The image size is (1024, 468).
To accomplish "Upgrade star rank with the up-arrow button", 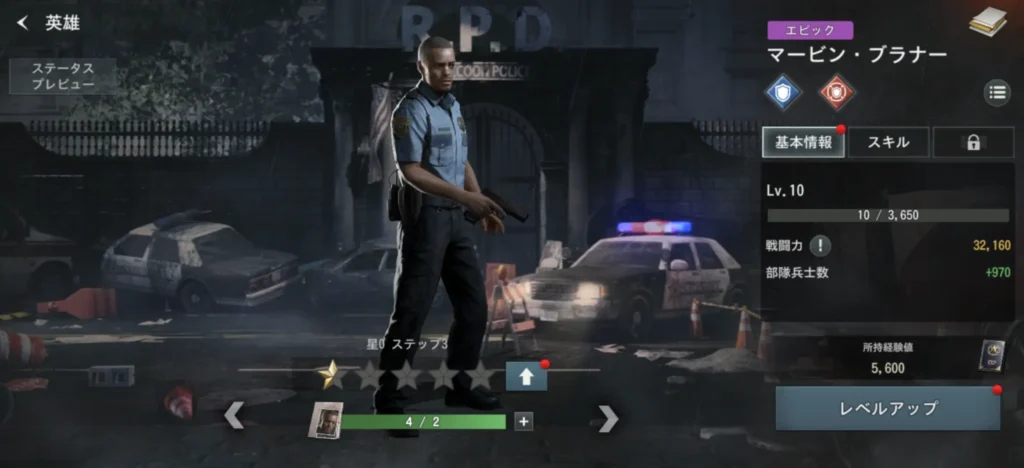I will [x=526, y=376].
